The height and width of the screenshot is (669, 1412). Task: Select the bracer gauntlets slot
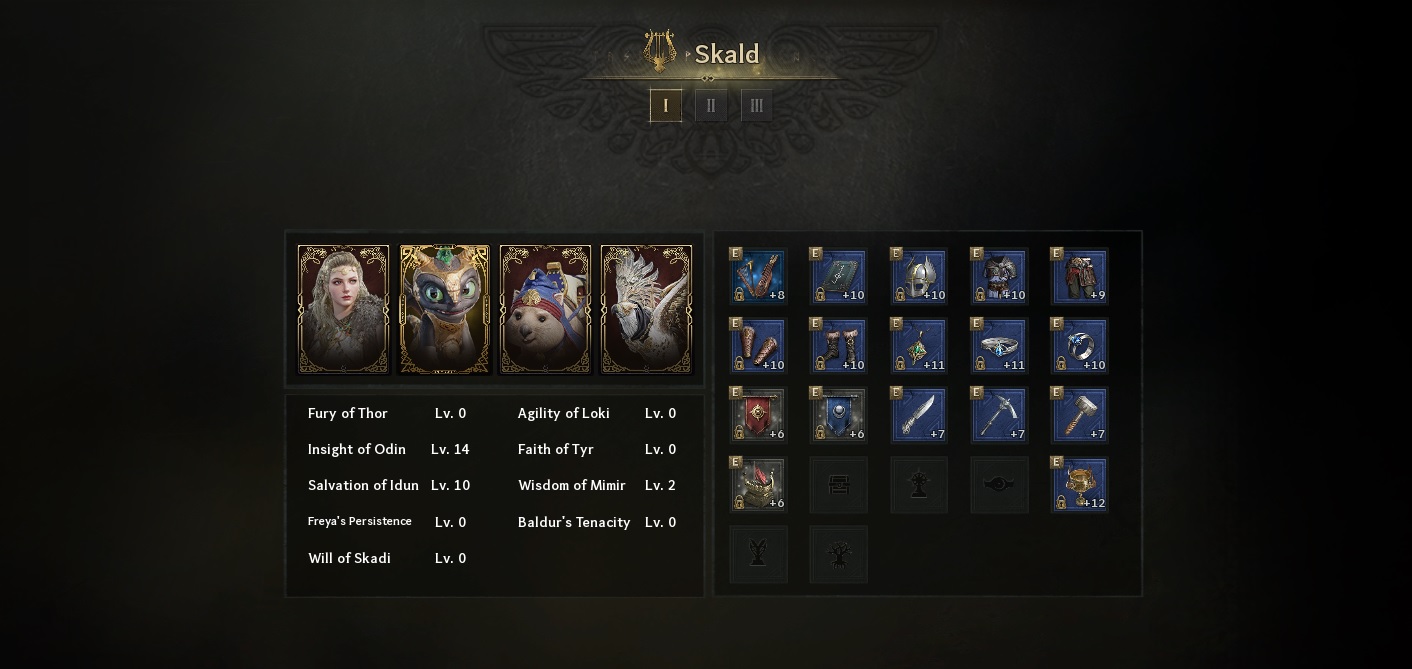pyautogui.click(x=758, y=346)
